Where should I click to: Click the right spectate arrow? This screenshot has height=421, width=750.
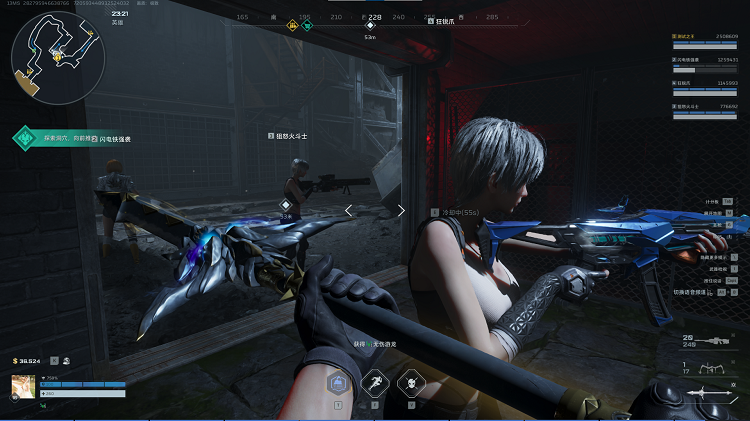pos(401,210)
